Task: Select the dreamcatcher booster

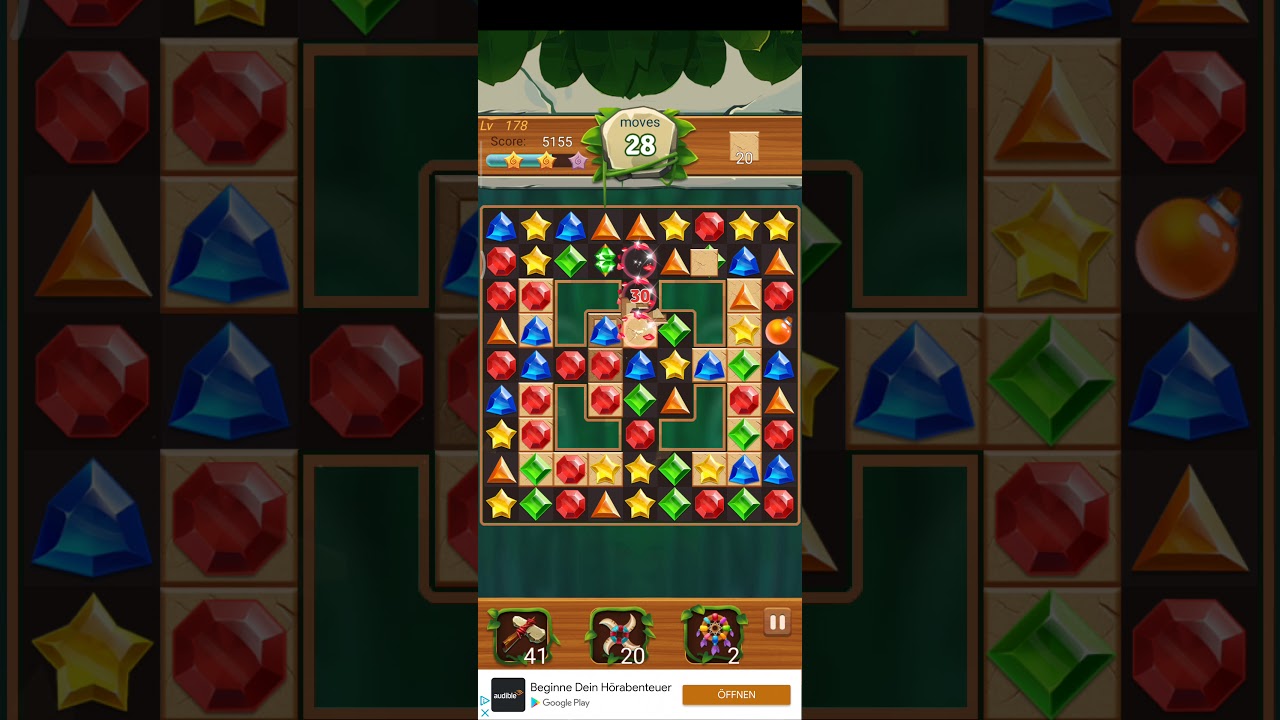Action: (713, 635)
